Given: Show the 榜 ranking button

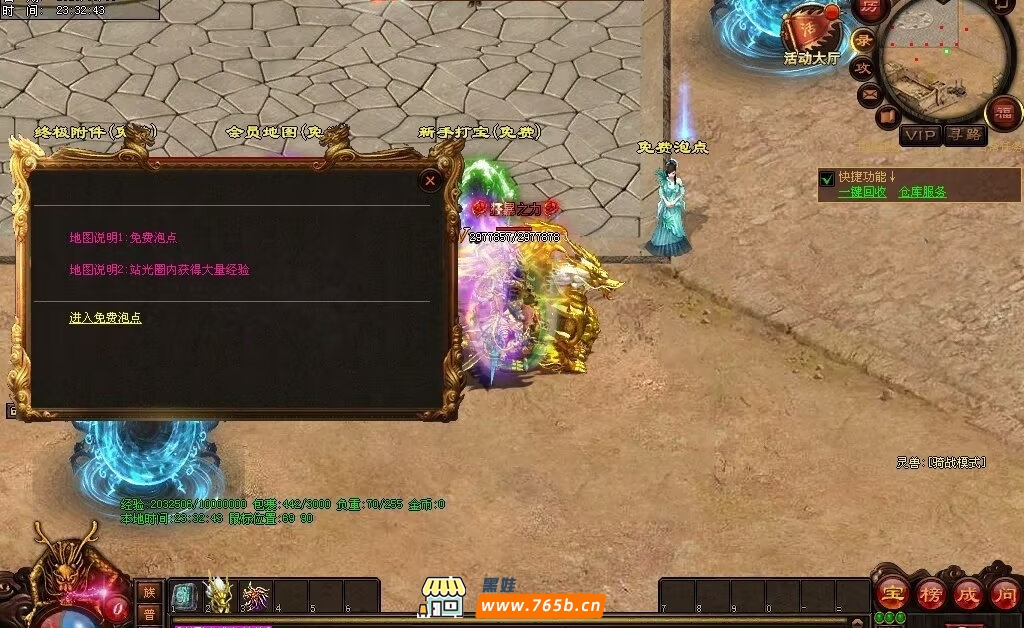Looking at the screenshot, I should point(930,594).
